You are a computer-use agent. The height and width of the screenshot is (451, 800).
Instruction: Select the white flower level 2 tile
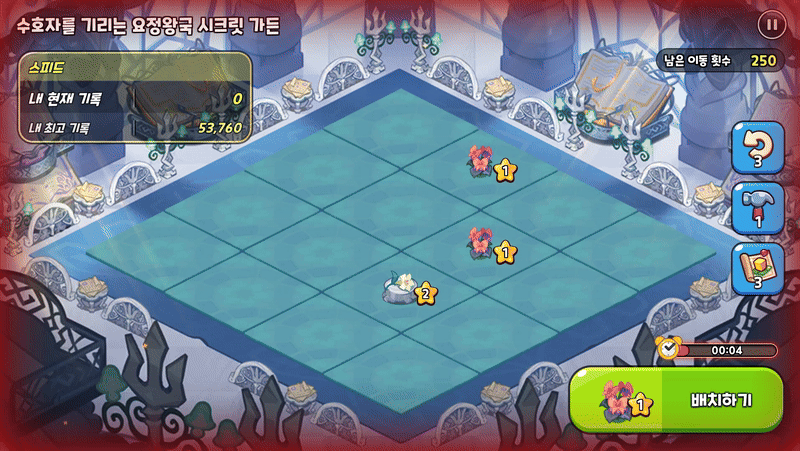pyautogui.click(x=405, y=289)
